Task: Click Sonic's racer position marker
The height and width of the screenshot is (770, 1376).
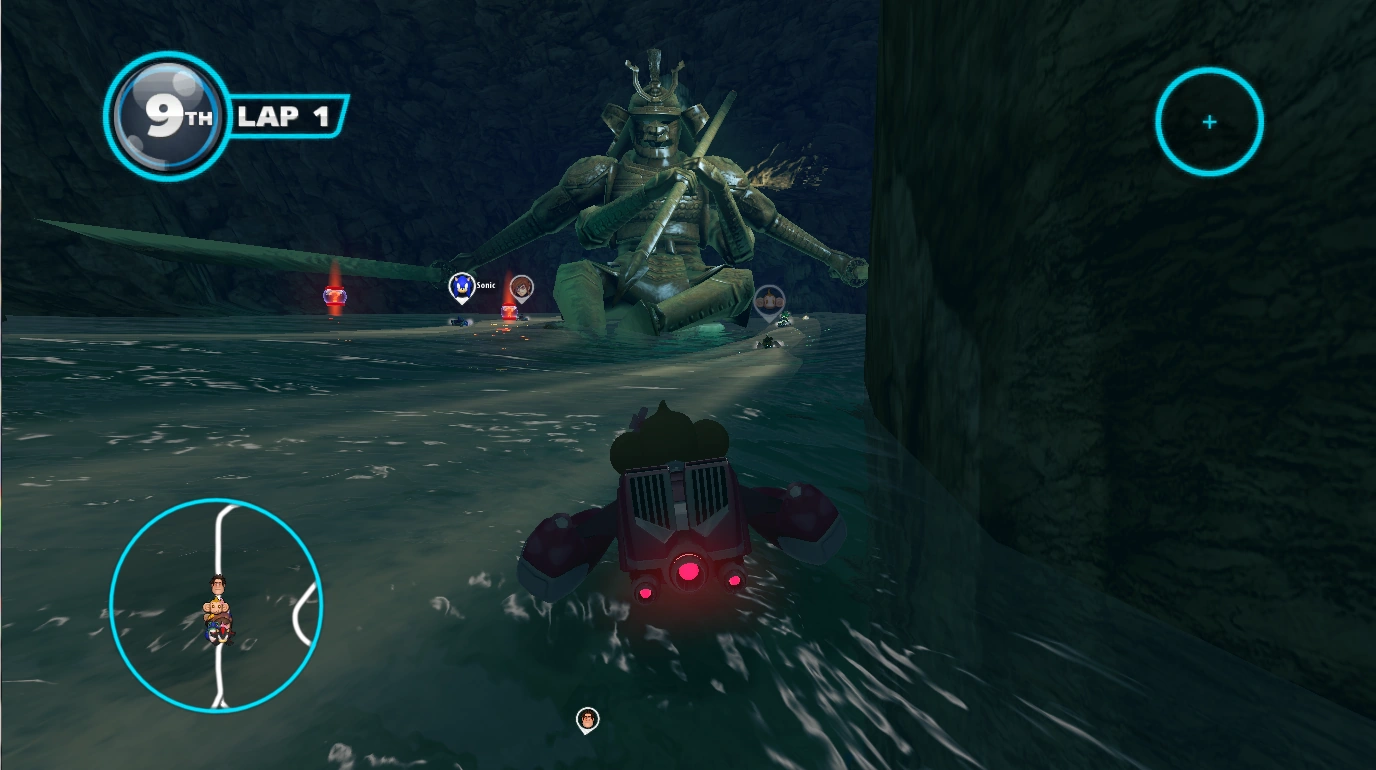Action: point(461,288)
